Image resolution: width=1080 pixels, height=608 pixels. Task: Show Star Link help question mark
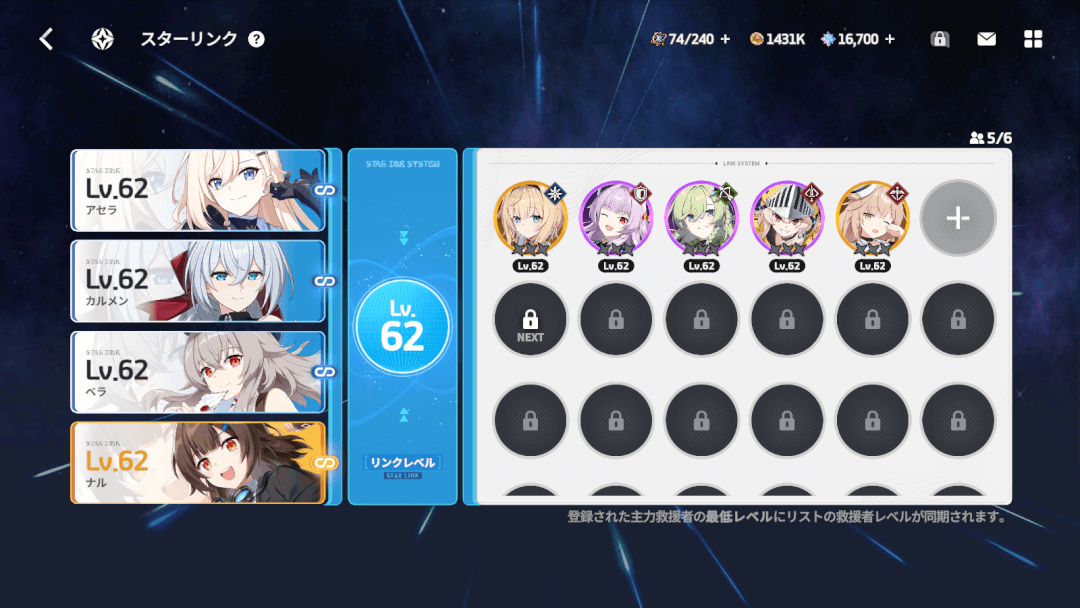[x=257, y=39]
